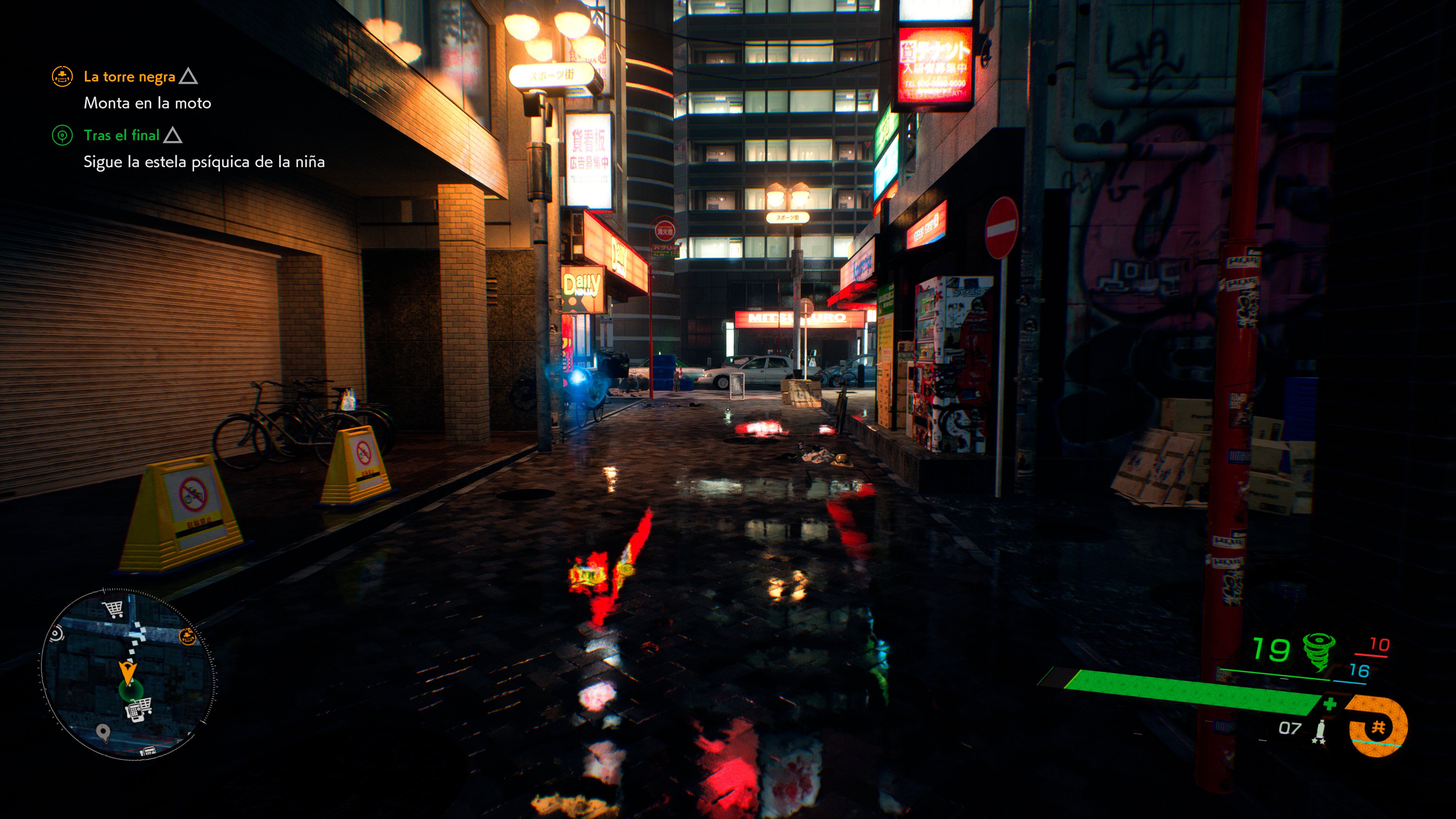Select the spray can item icon near the 07 counter

pos(1321,728)
